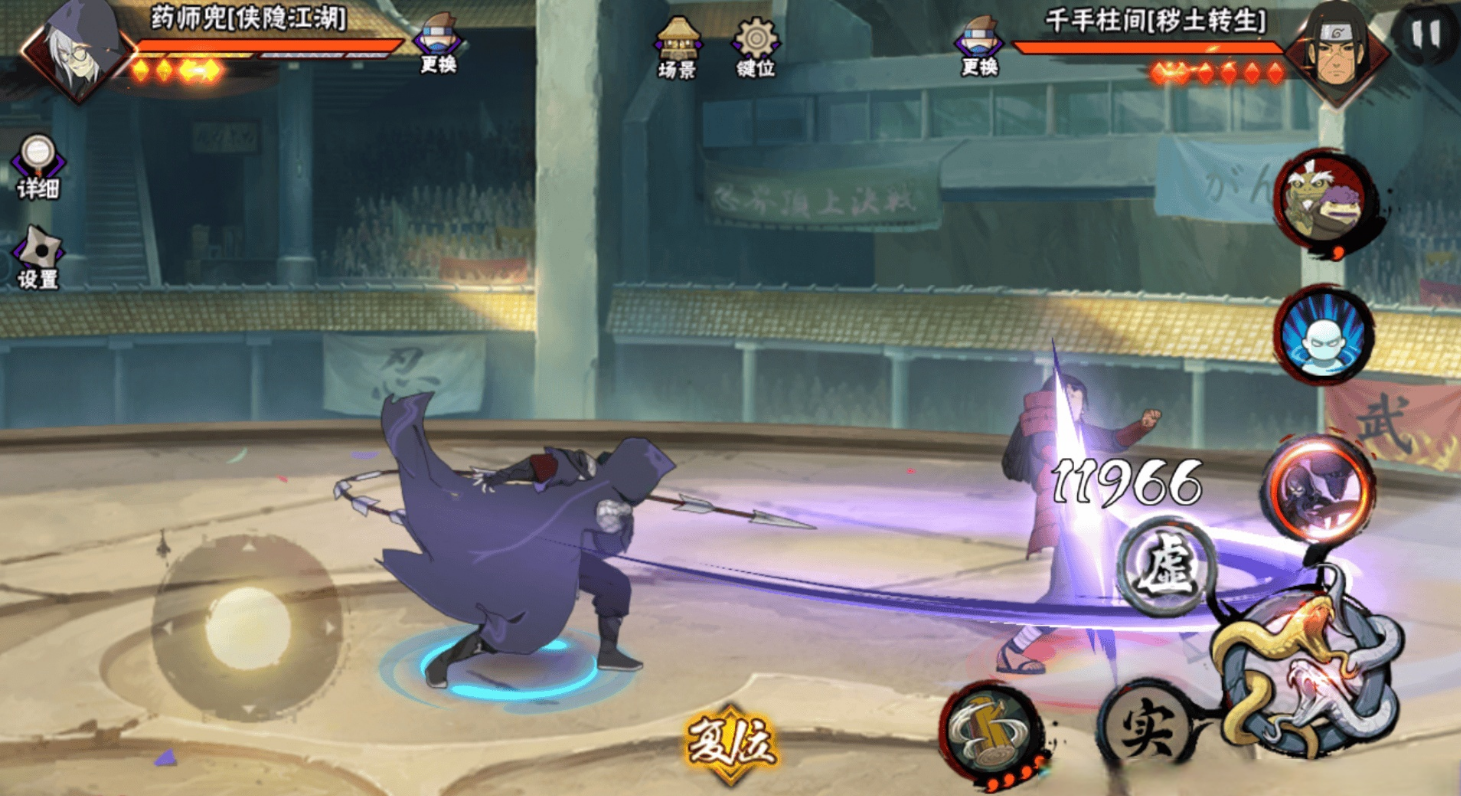Image resolution: width=1461 pixels, height=796 pixels.
Task: Pause the game with the top-right button
Action: tap(1425, 35)
